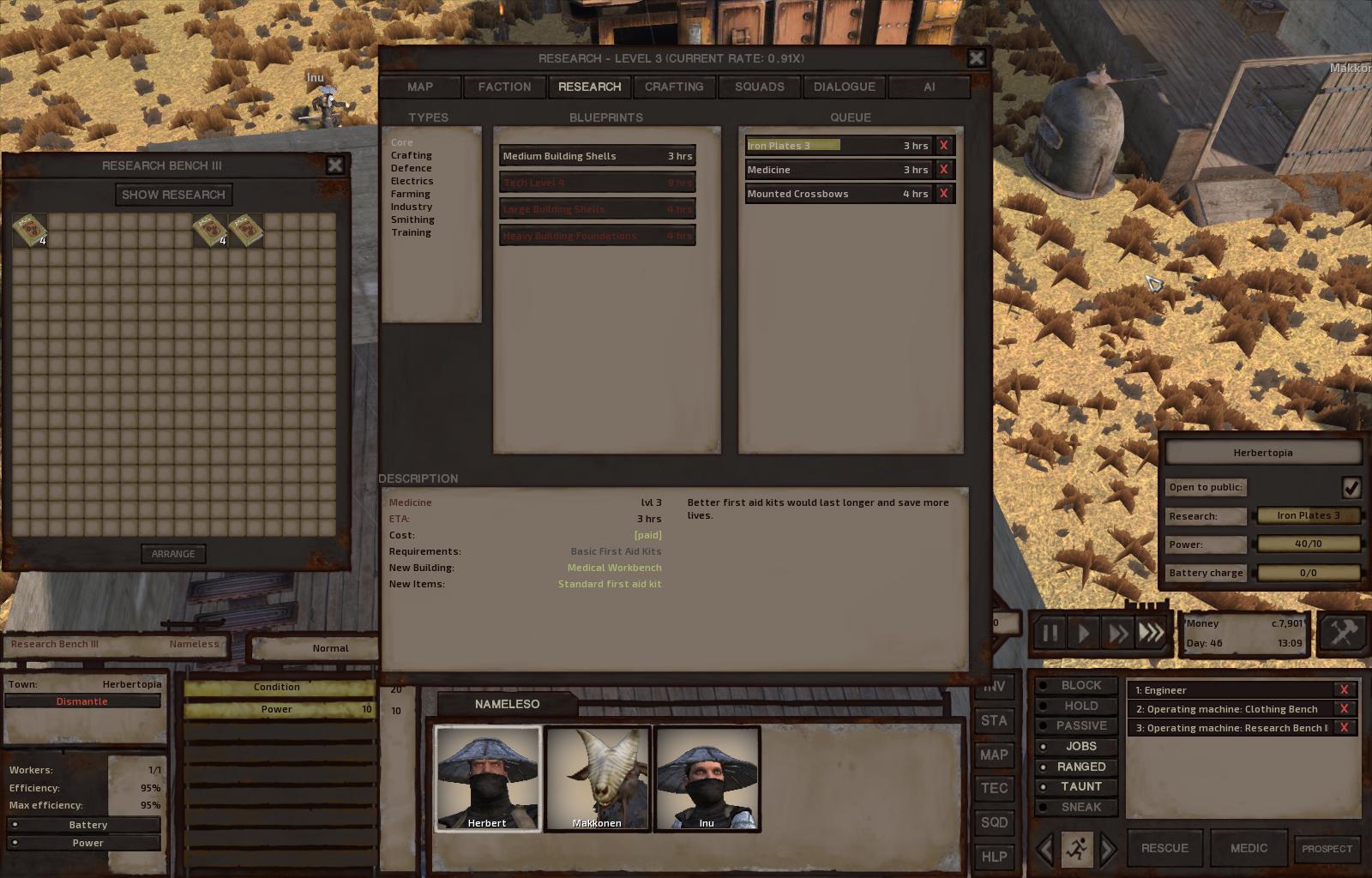The height and width of the screenshot is (878, 1372).
Task: Click the Show Research button
Action: [x=173, y=195]
